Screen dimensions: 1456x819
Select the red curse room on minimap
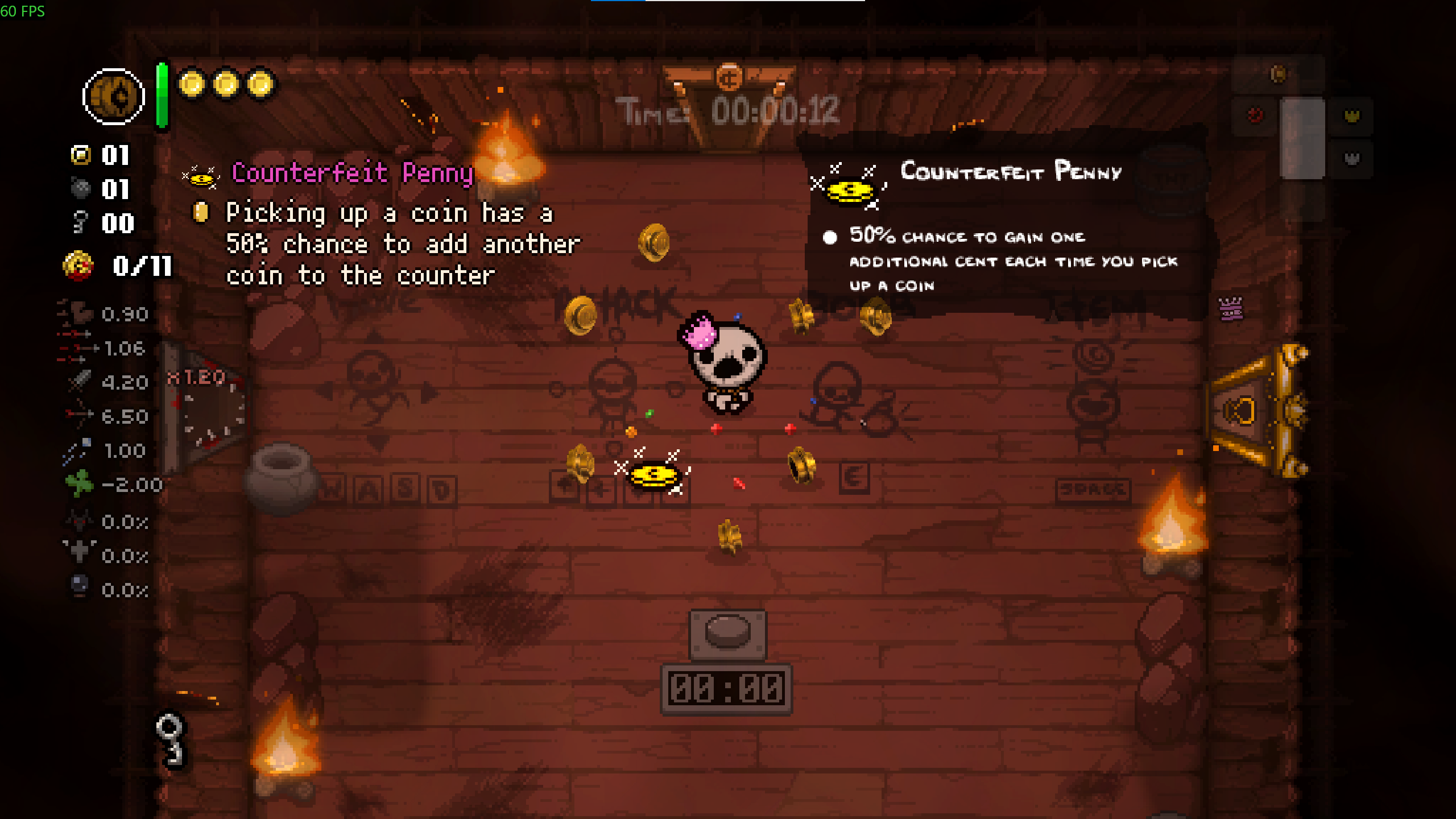click(x=1255, y=115)
